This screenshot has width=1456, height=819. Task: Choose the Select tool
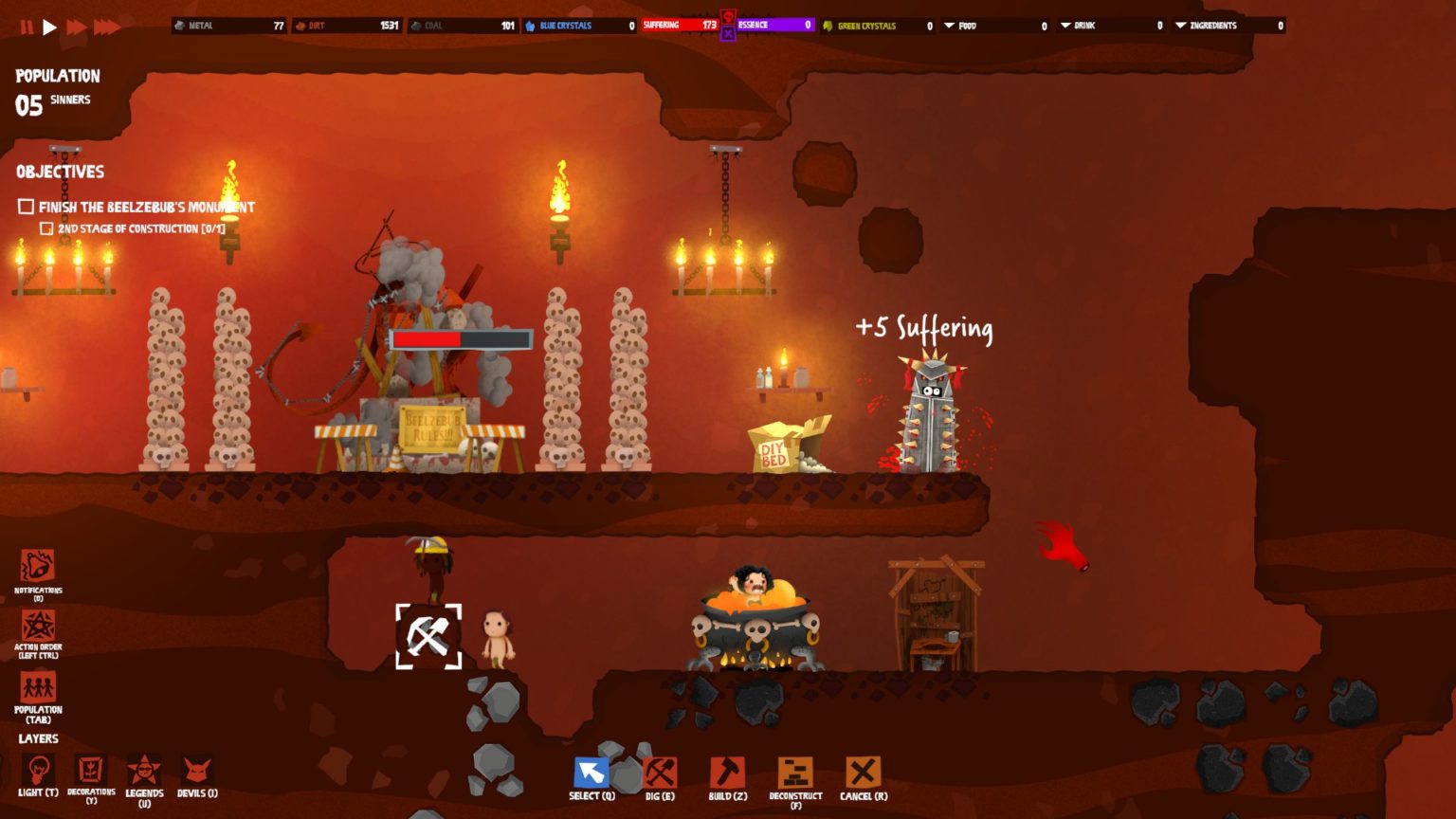point(591,773)
